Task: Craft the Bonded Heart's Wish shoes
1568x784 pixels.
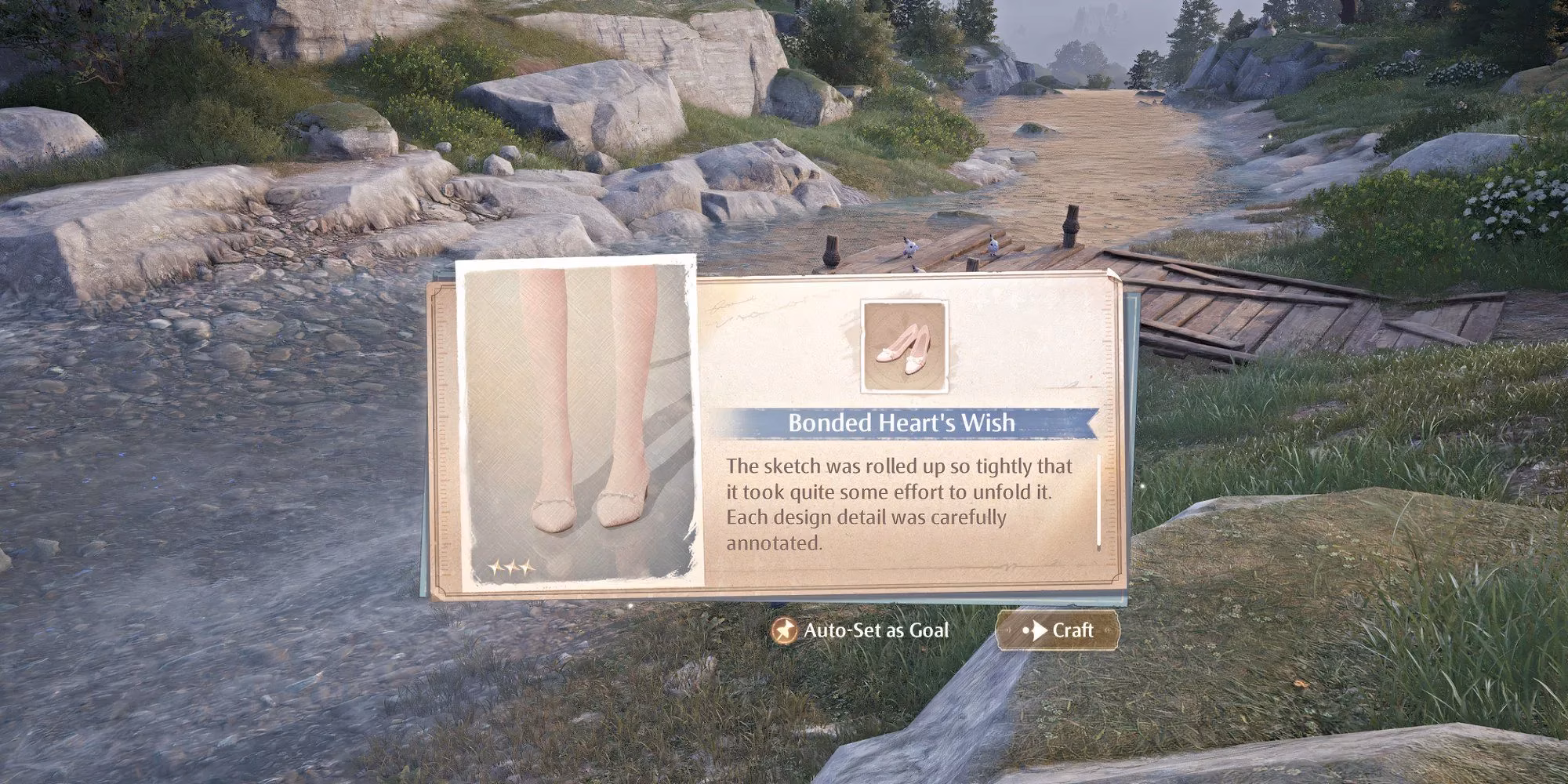Action: (1058, 630)
